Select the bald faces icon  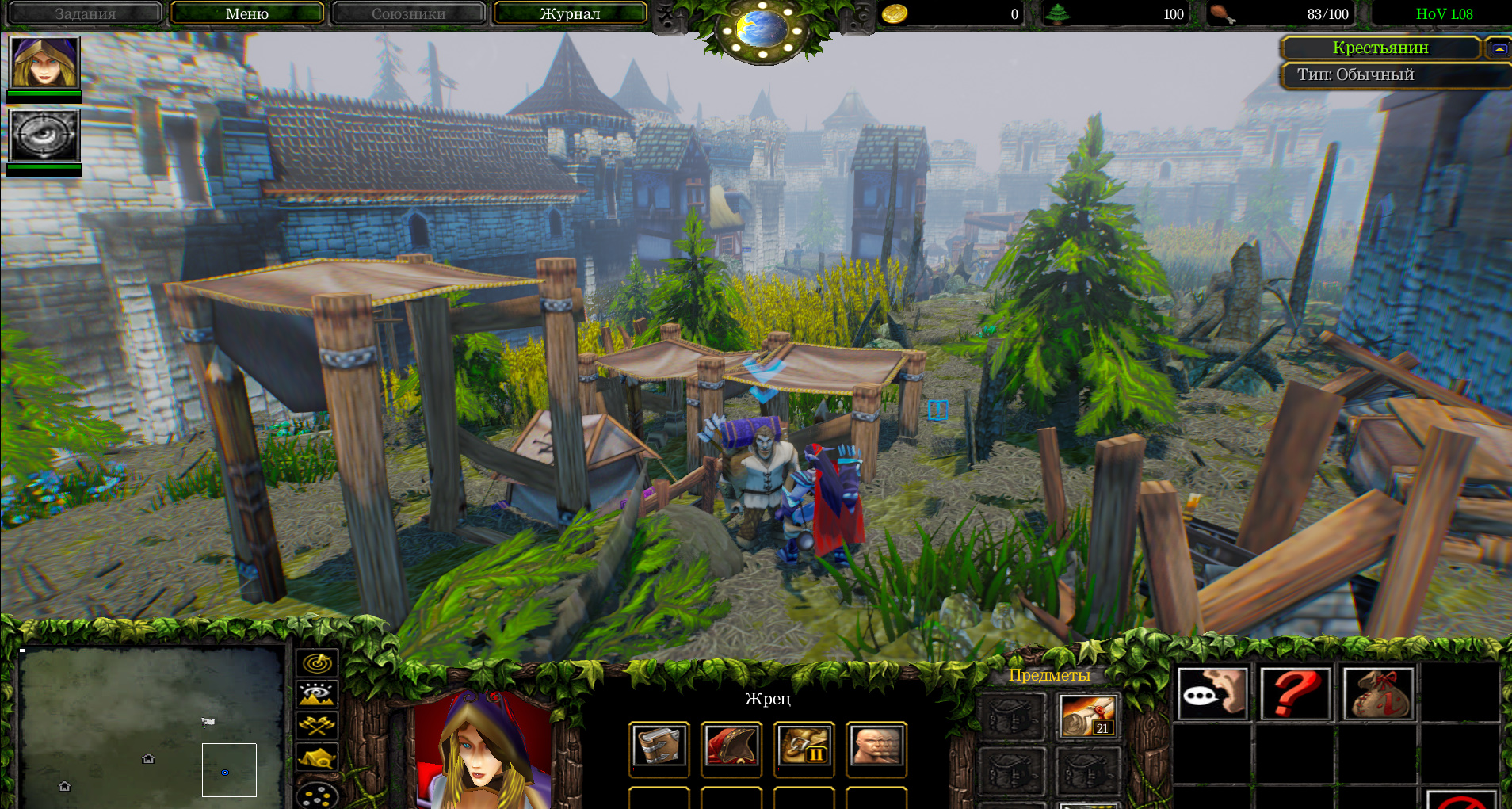(x=876, y=746)
